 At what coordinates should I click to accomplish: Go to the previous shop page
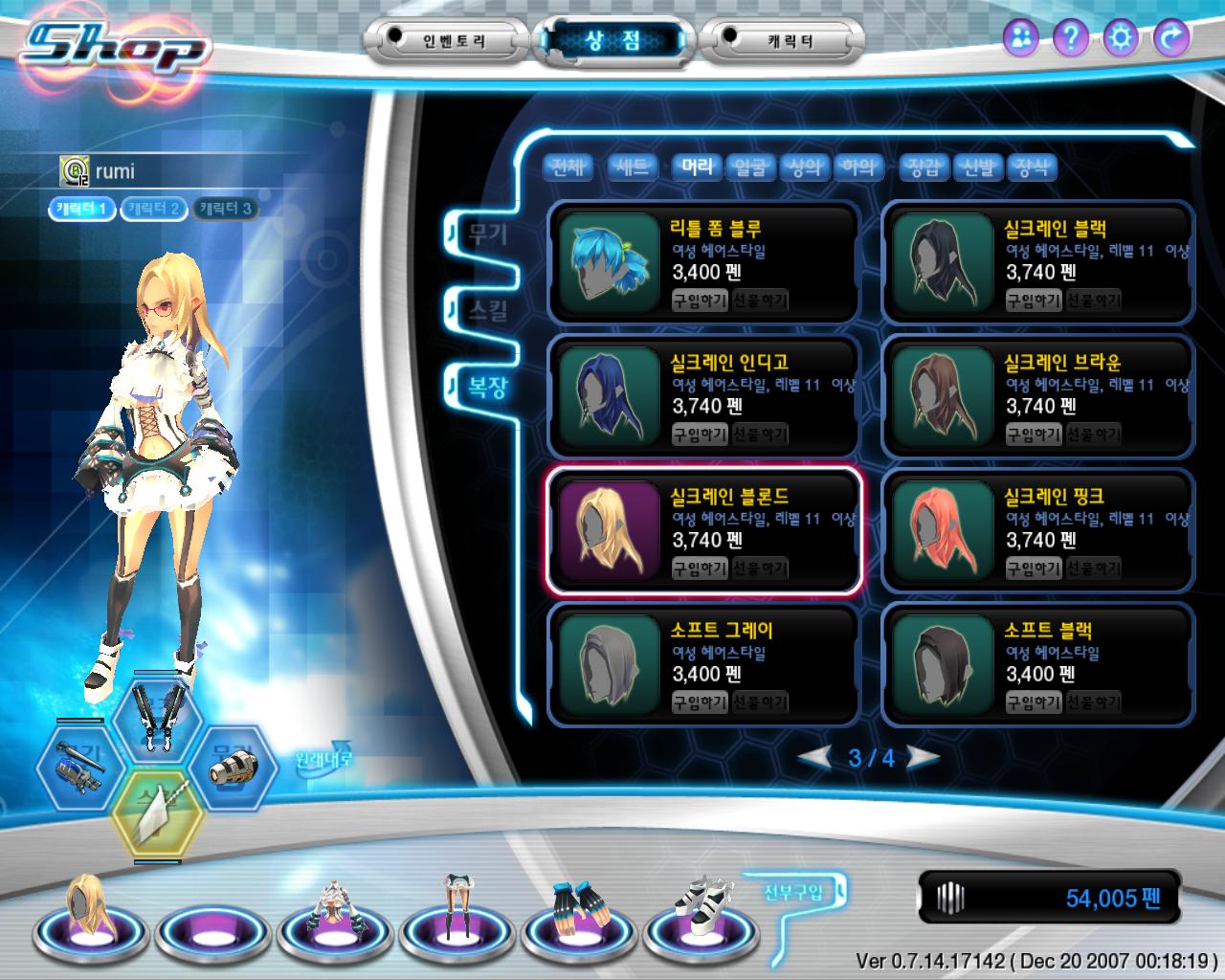(x=815, y=758)
